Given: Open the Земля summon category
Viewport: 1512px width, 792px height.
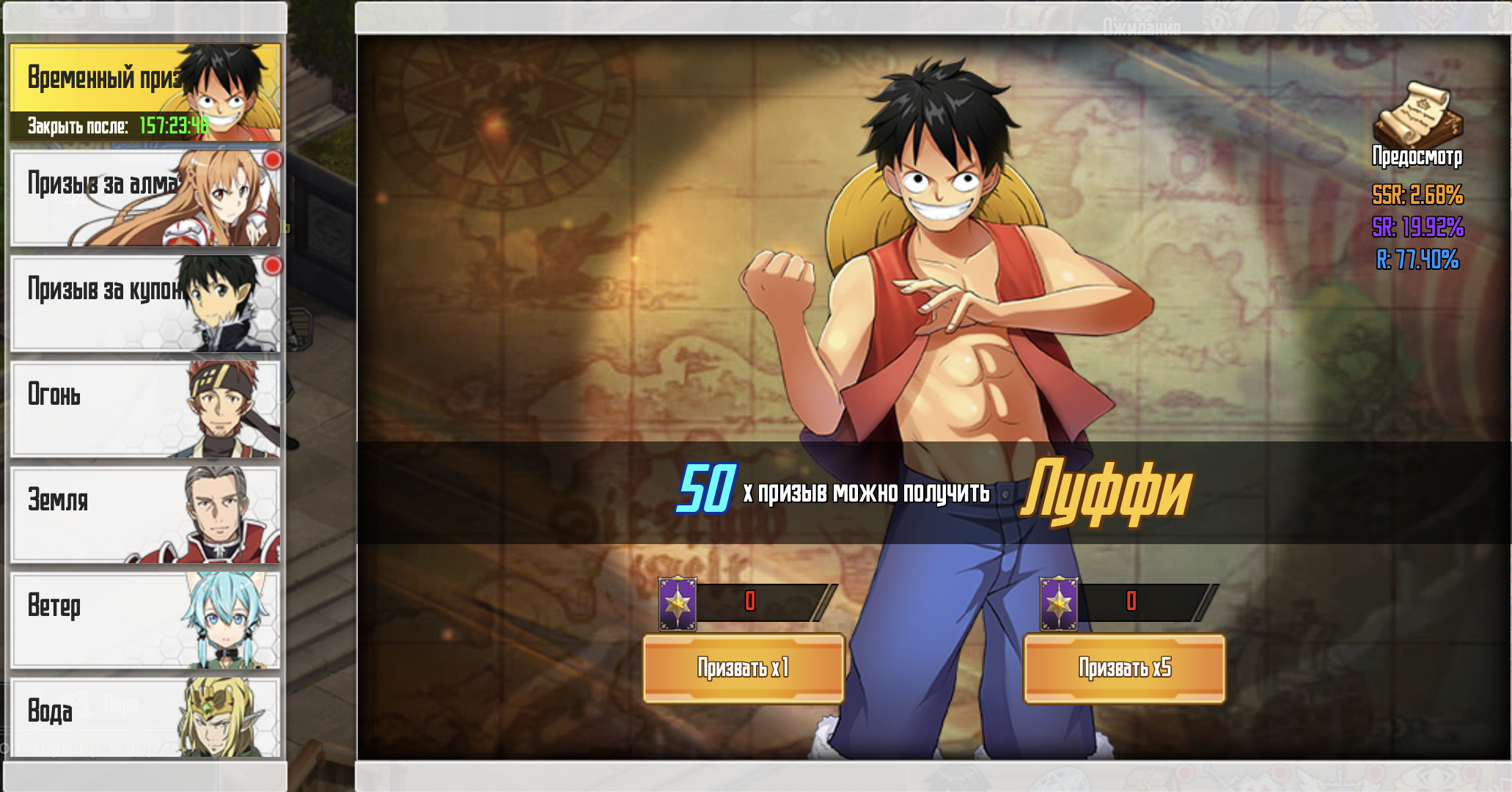Looking at the screenshot, I should [145, 515].
